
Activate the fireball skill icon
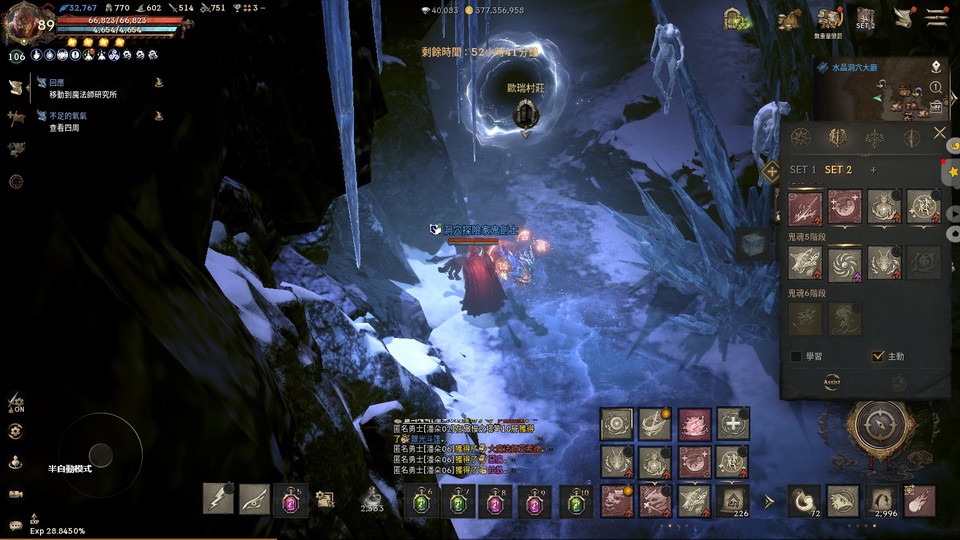click(x=920, y=498)
